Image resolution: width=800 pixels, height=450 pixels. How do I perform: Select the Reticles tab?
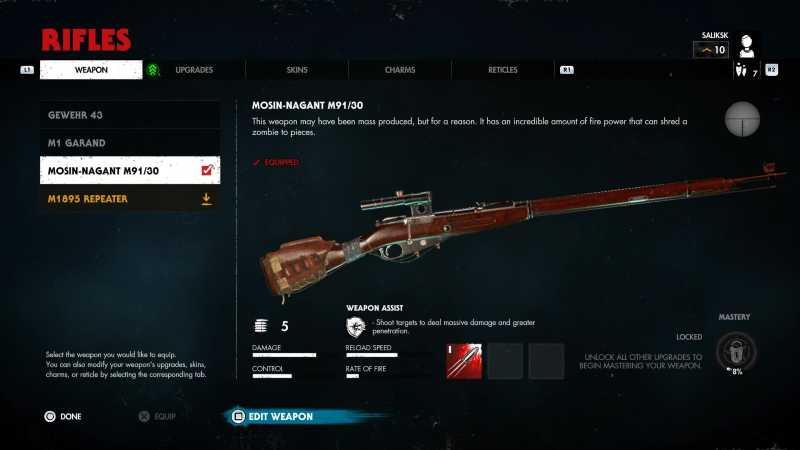[503, 70]
